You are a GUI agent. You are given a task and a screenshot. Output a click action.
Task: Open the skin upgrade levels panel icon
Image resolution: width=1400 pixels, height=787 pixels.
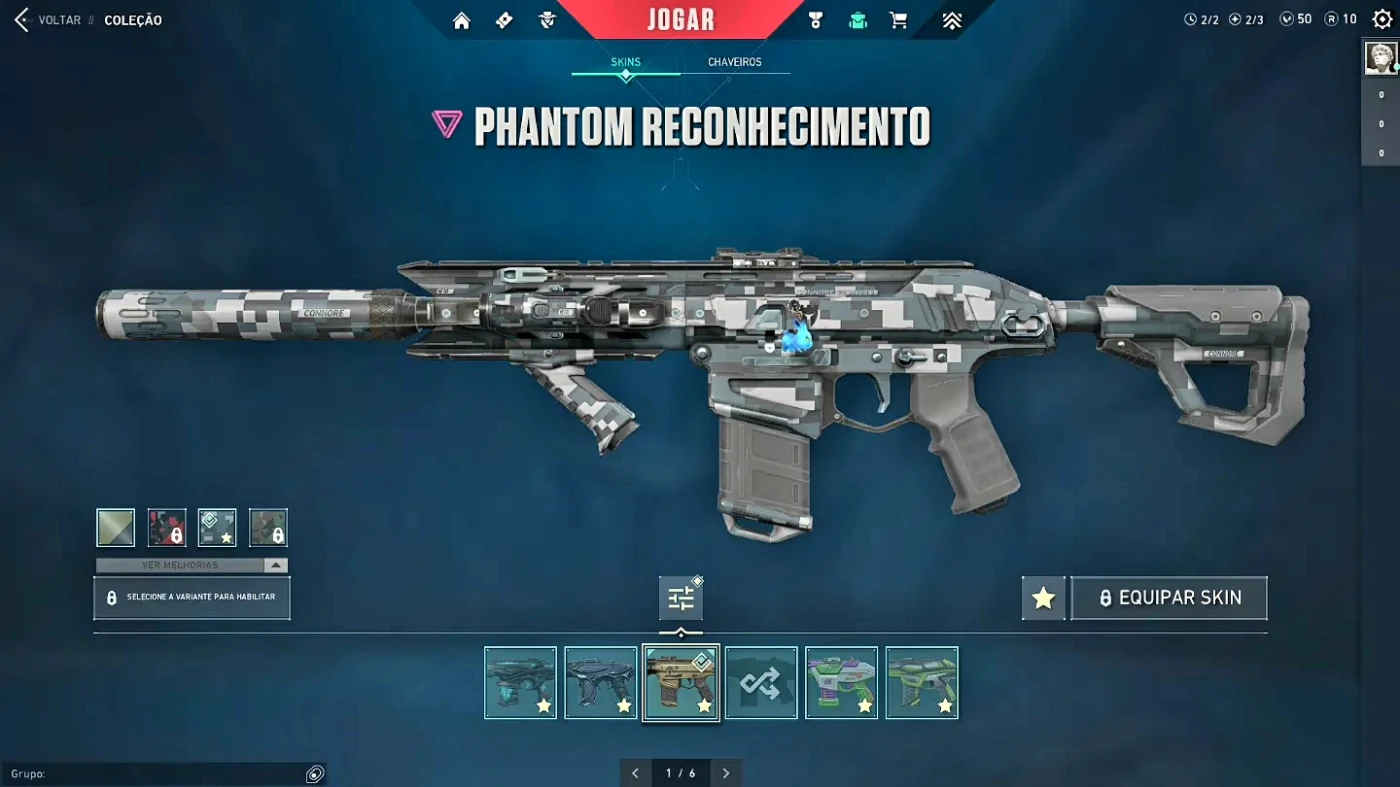[x=680, y=598]
